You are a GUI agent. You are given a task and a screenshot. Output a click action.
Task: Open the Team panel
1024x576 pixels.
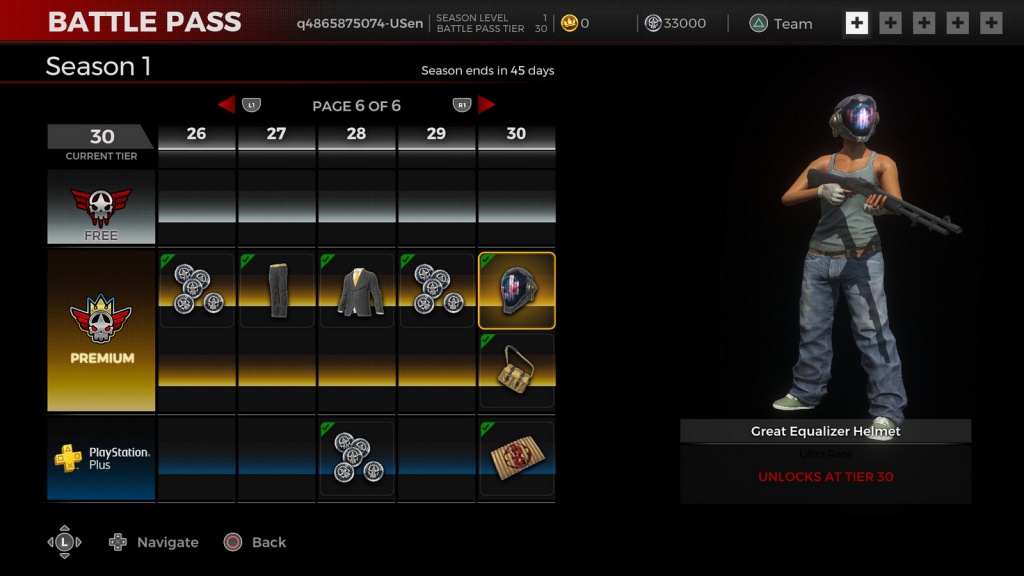[x=782, y=24]
